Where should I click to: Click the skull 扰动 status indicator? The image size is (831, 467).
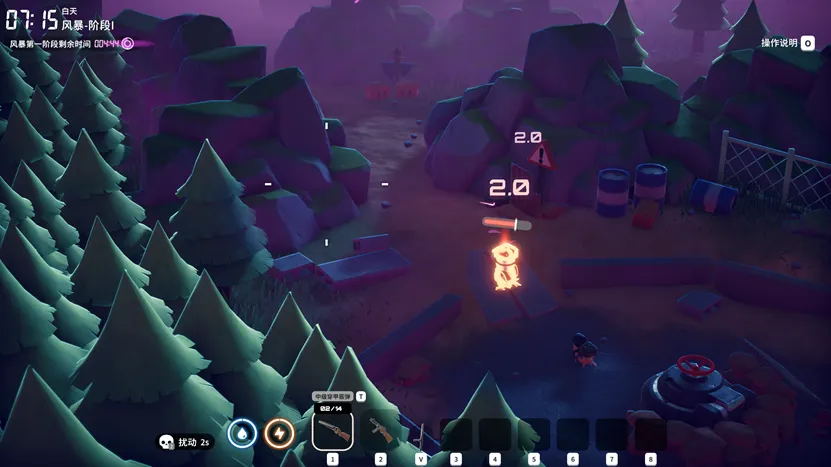[x=184, y=441]
